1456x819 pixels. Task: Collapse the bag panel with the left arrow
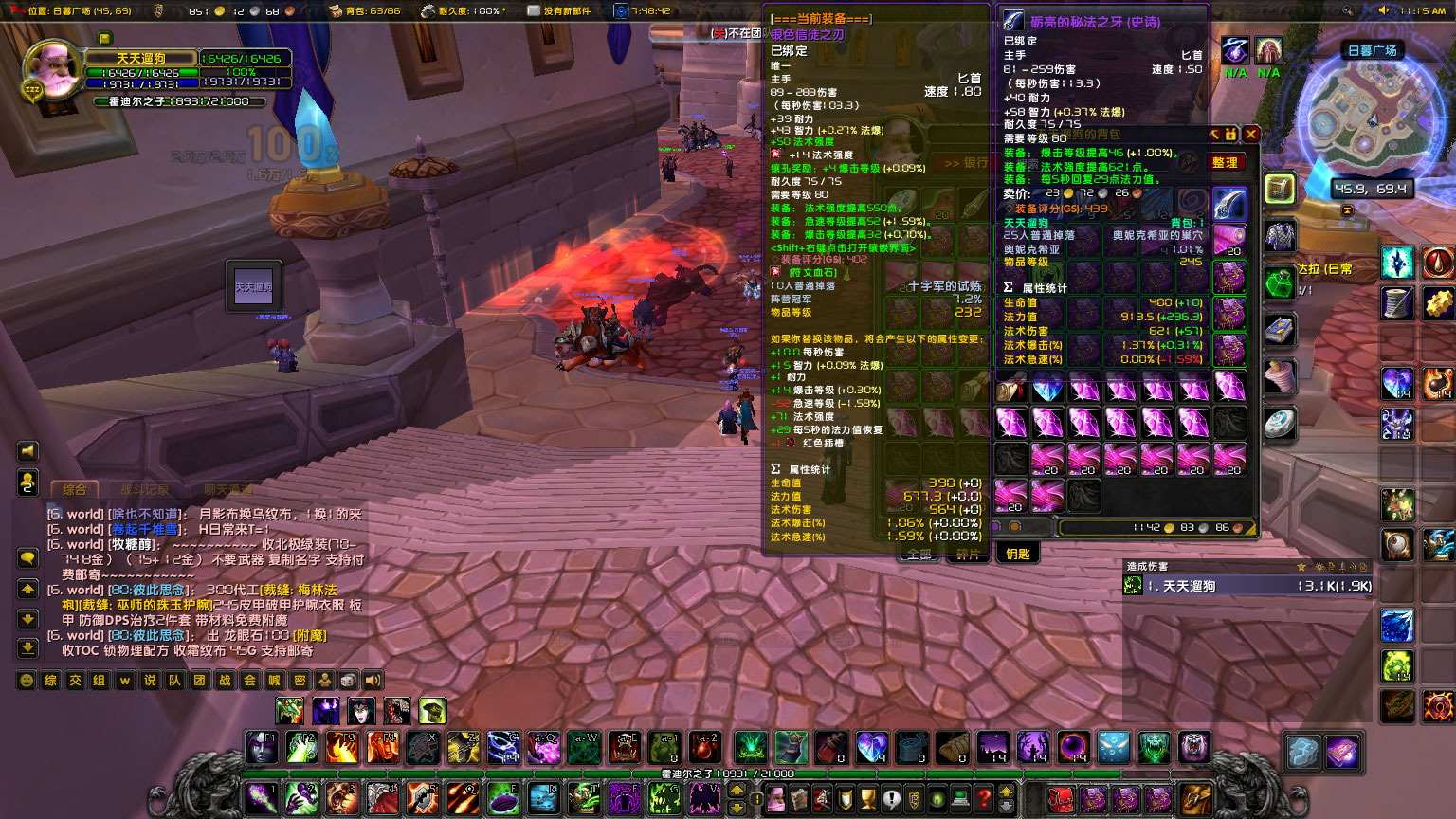pos(1215,134)
